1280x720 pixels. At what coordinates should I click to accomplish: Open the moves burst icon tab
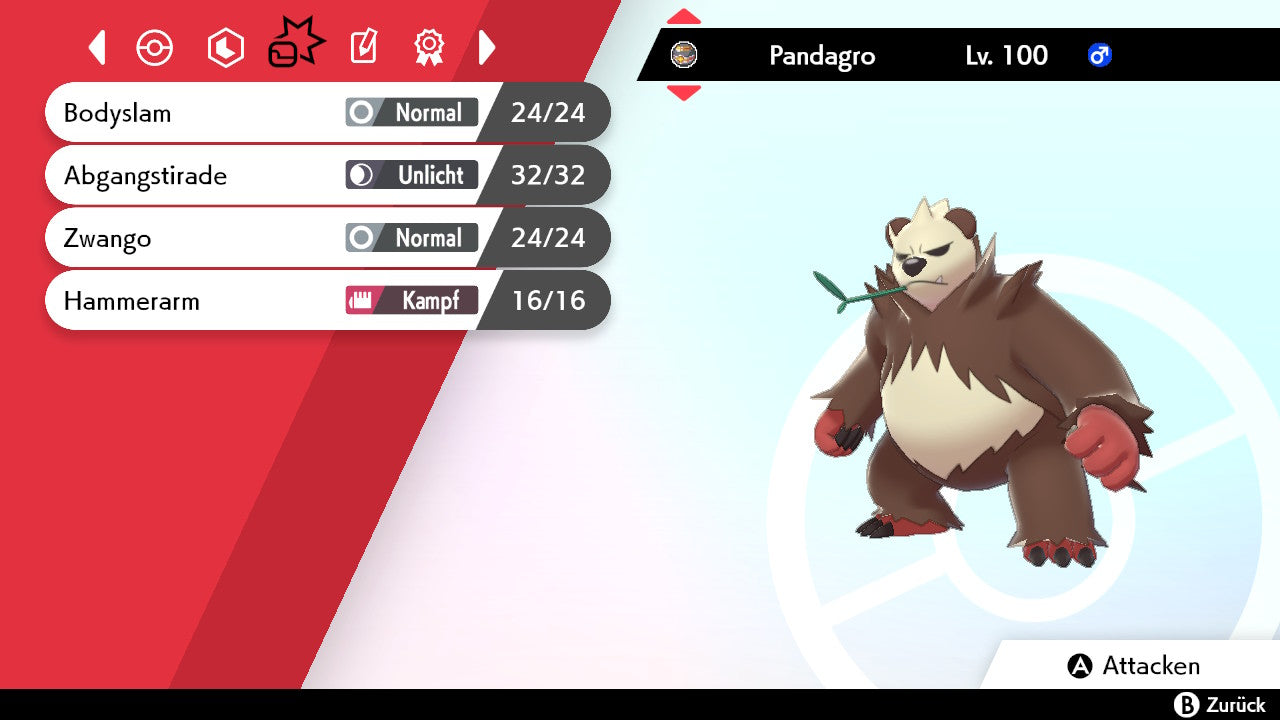296,46
